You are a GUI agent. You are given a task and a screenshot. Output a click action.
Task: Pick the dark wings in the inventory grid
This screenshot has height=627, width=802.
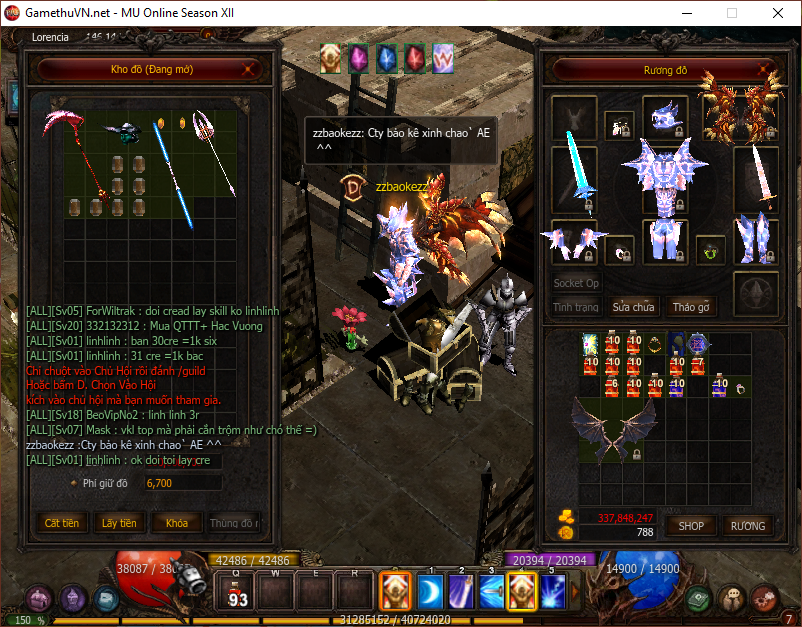pos(611,422)
